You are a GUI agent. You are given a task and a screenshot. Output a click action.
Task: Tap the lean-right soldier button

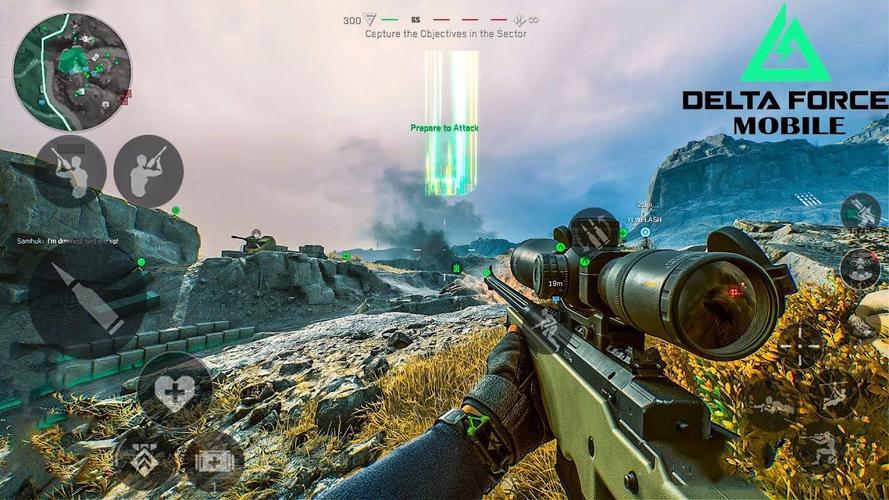pyautogui.click(x=148, y=171)
